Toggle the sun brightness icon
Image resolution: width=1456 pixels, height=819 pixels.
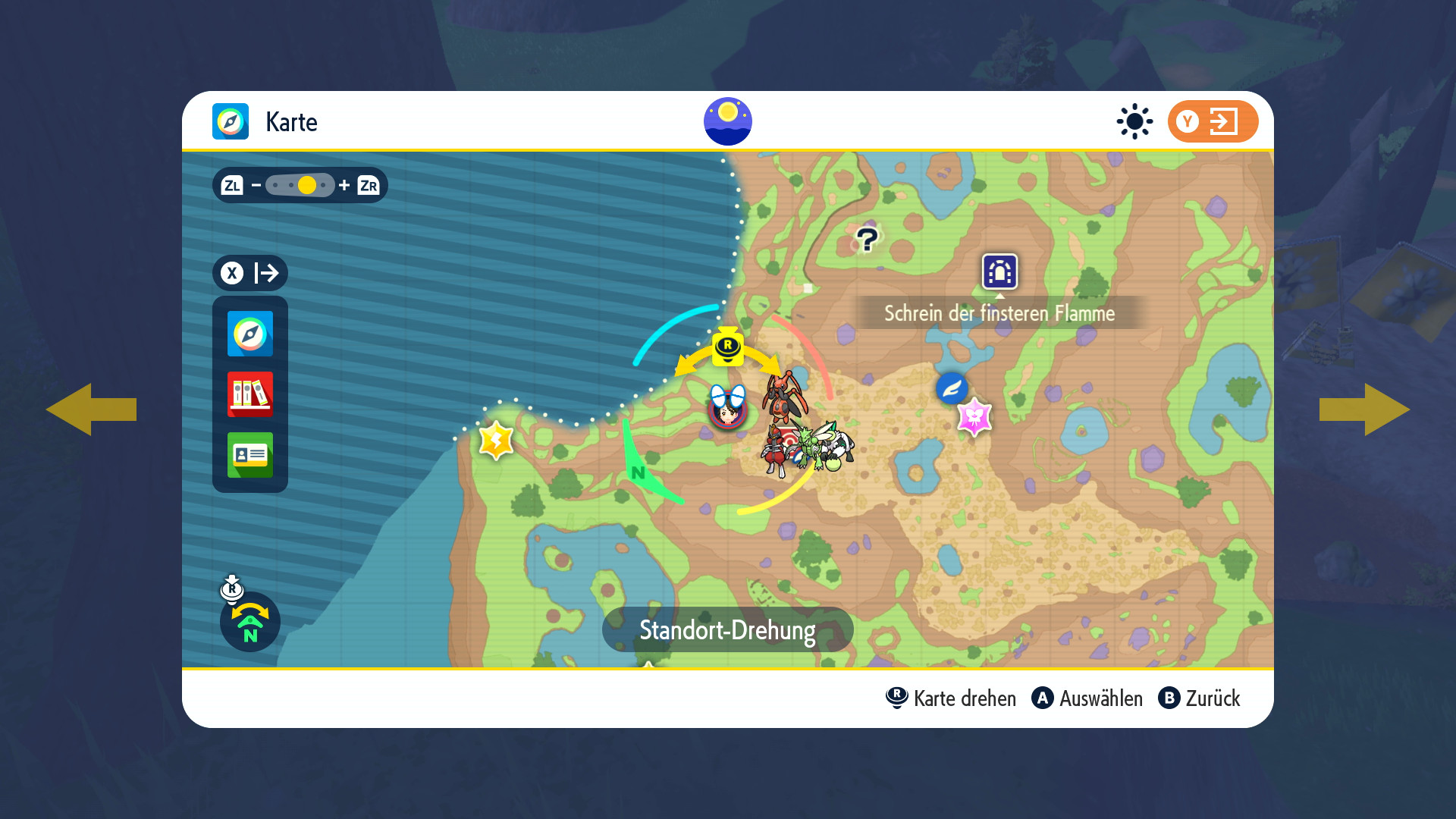pyautogui.click(x=1134, y=121)
